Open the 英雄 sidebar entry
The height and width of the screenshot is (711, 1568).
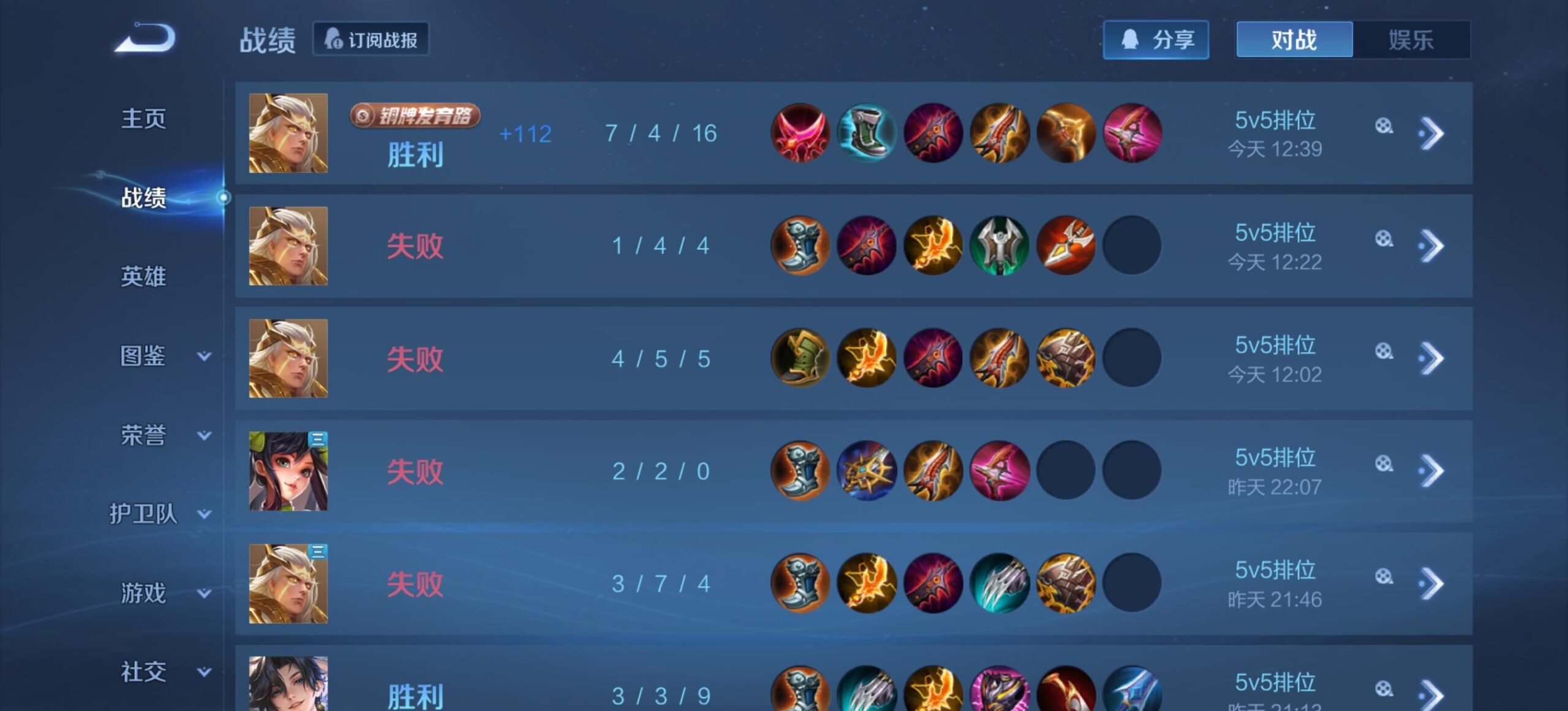pos(143,277)
